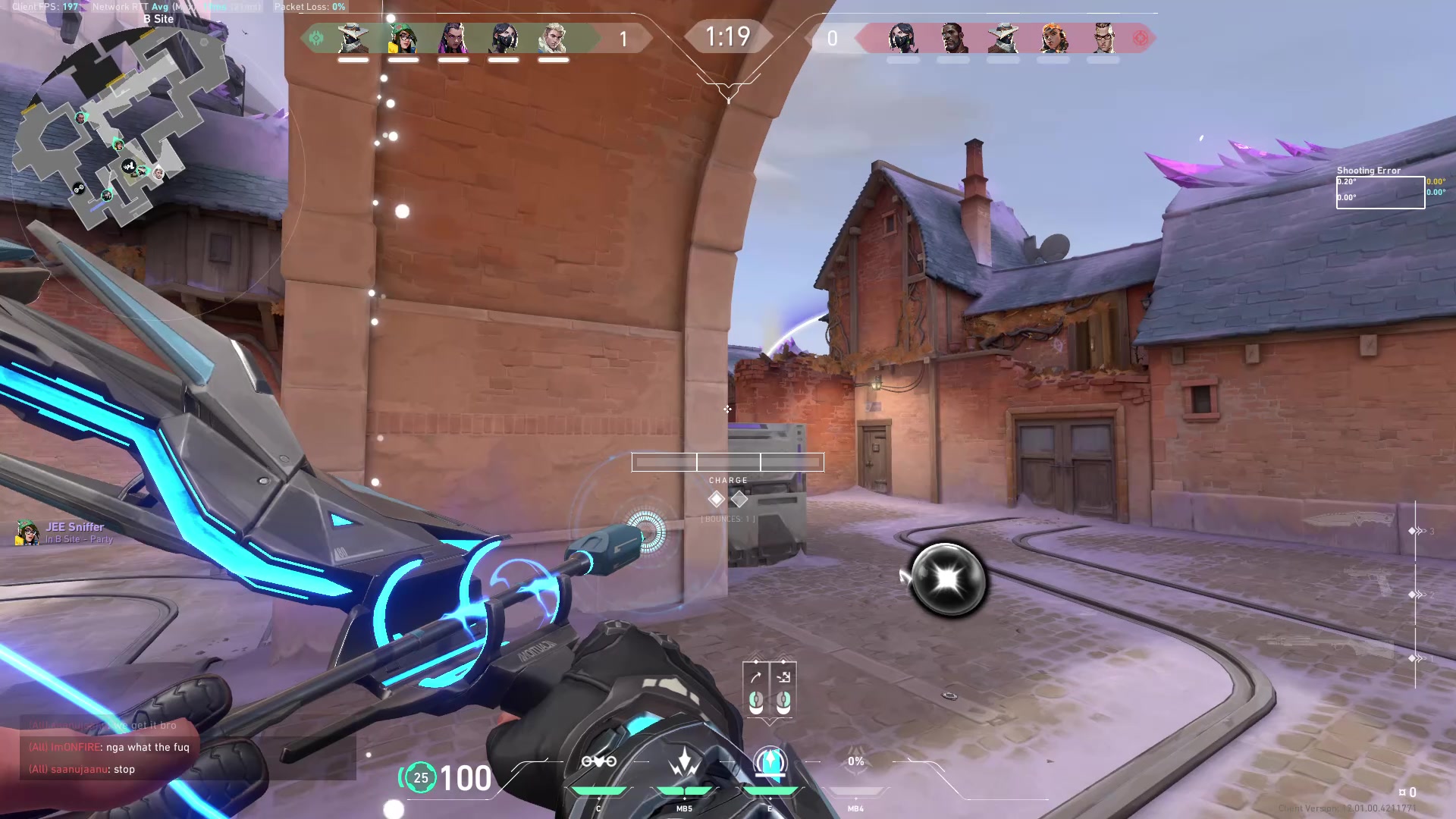Screen dimensions: 1456x819
Task: Activate the Owl Drone ability icon
Action: (598, 762)
